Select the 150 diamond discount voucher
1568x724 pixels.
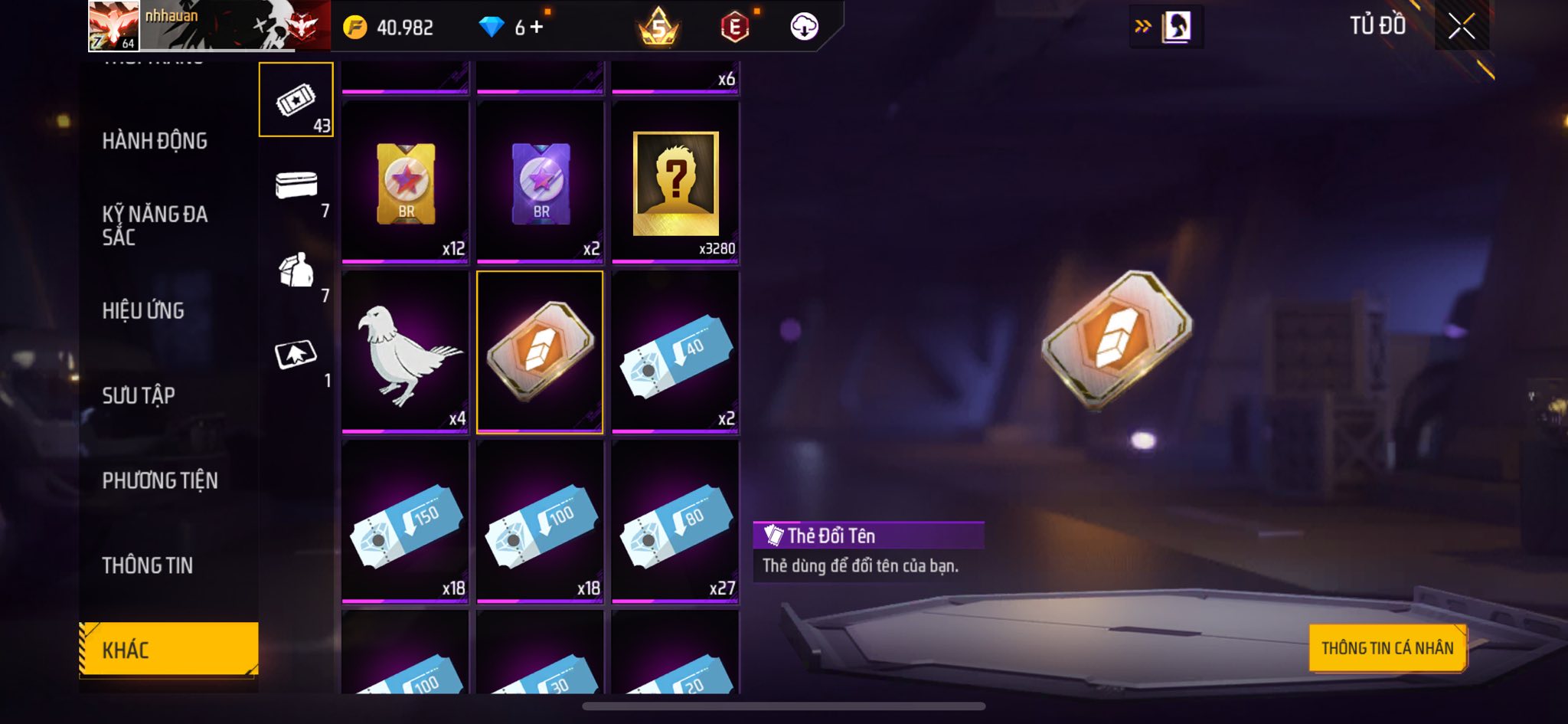point(405,523)
